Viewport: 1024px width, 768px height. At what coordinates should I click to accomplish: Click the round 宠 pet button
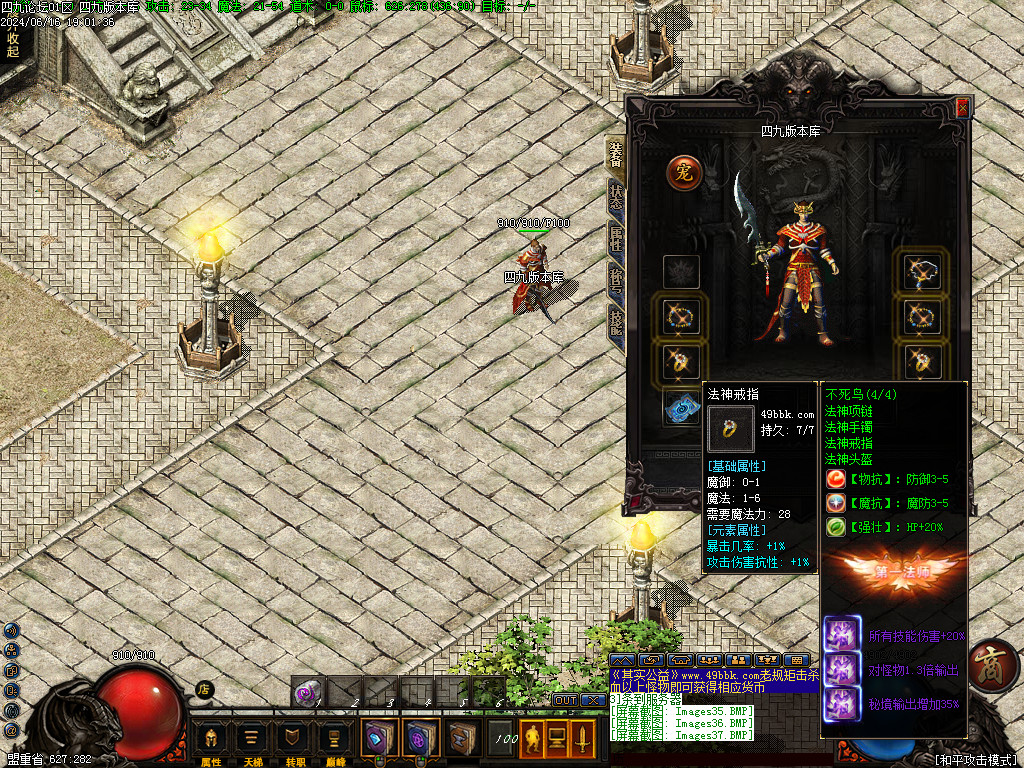coord(684,172)
